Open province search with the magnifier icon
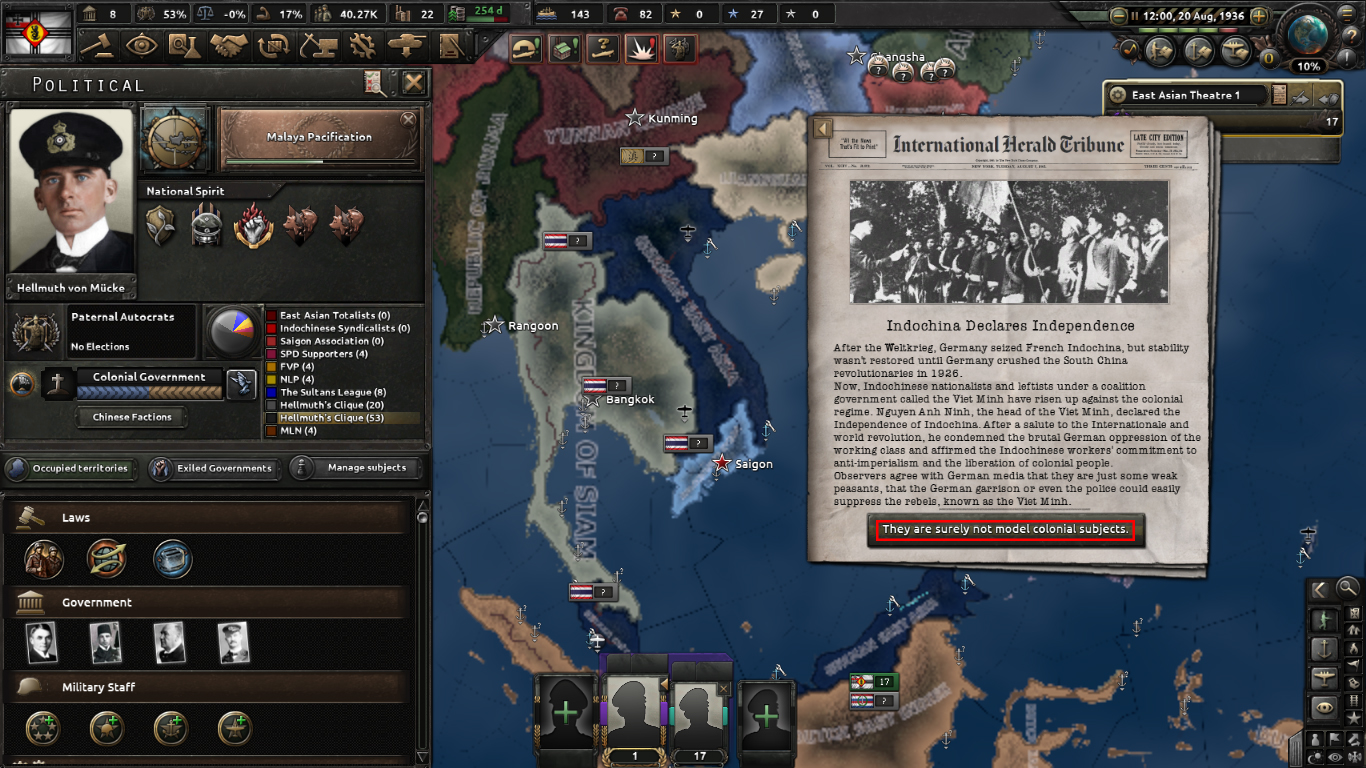 point(1348,589)
